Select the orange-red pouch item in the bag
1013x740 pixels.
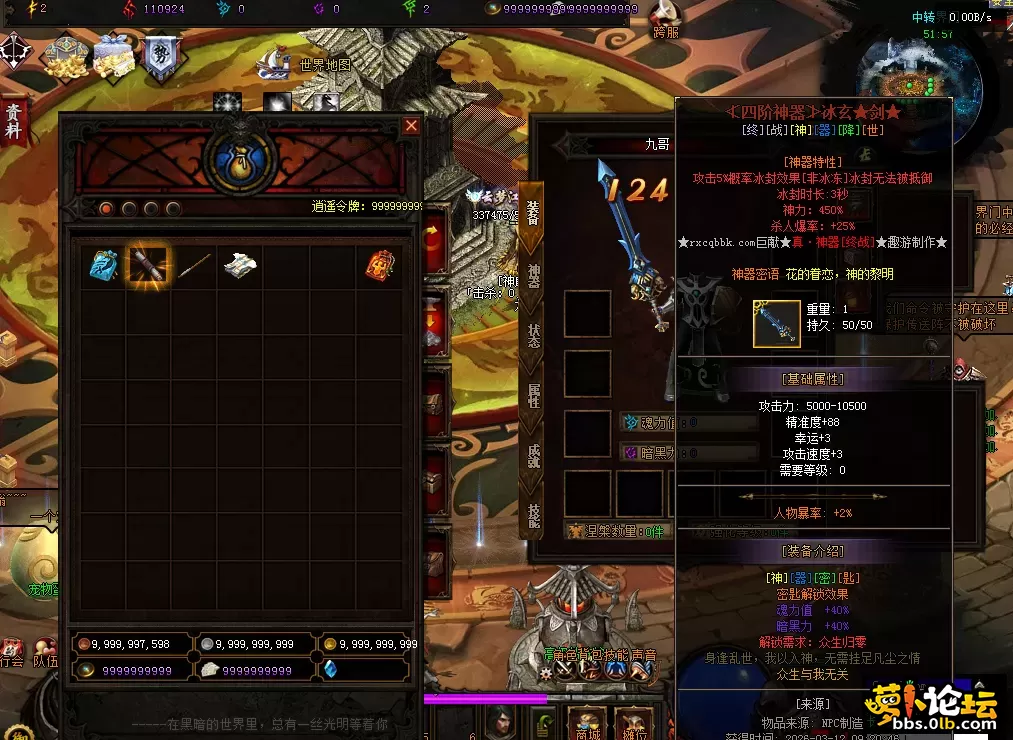[x=378, y=266]
